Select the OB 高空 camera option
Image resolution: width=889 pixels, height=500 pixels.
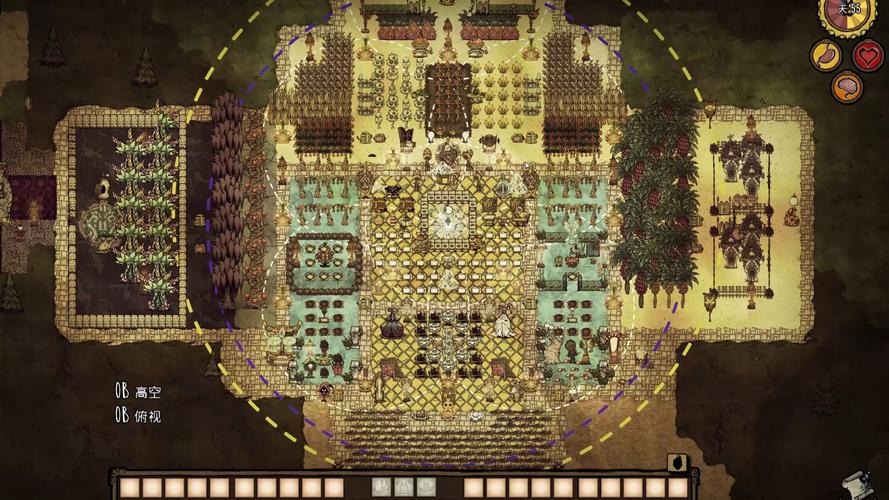138,393
